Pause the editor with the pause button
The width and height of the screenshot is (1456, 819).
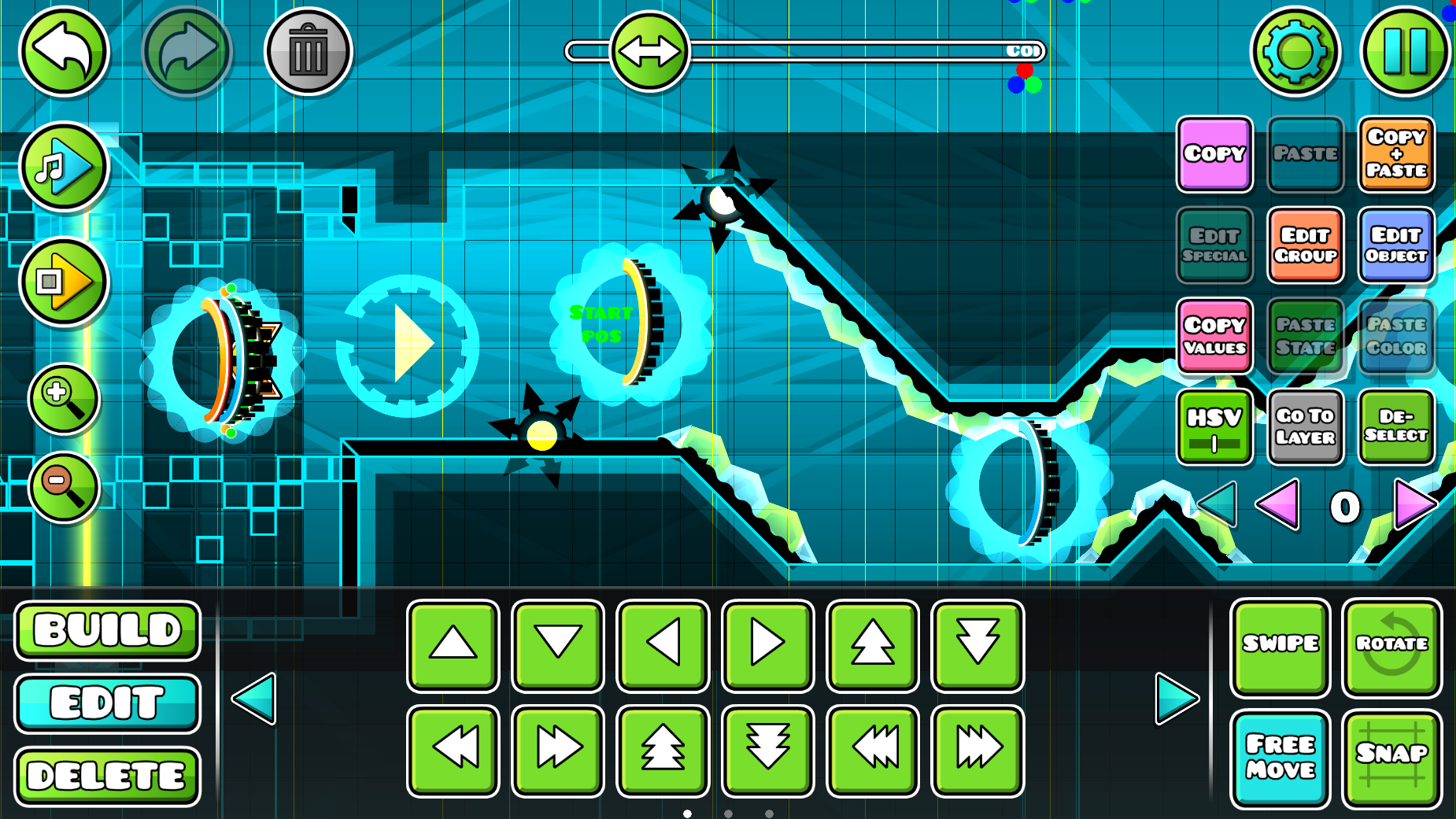coord(1405,52)
